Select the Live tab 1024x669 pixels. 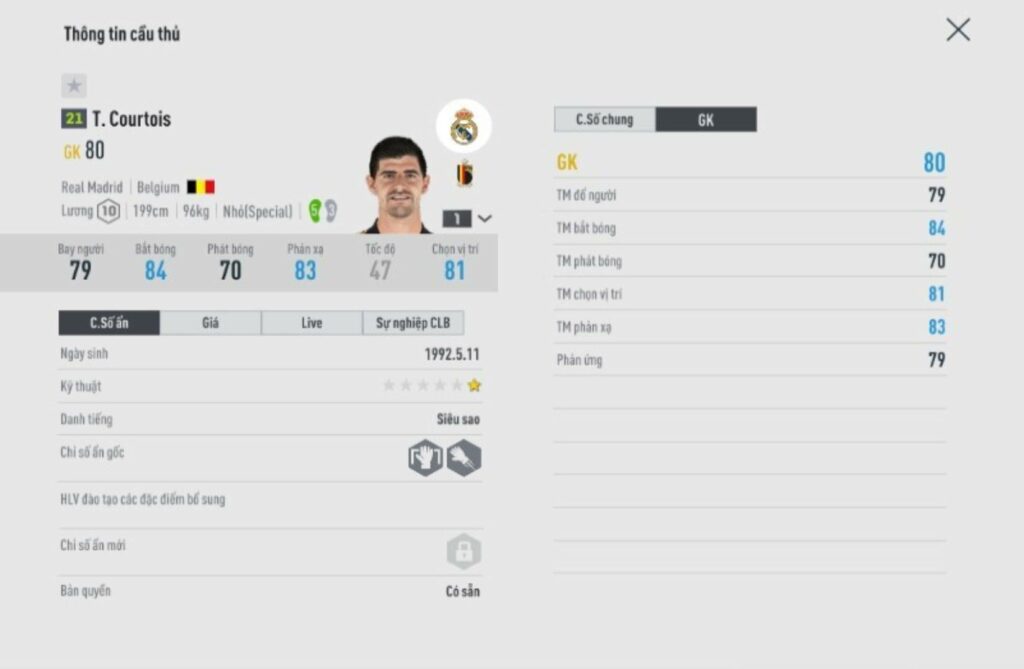pos(311,323)
